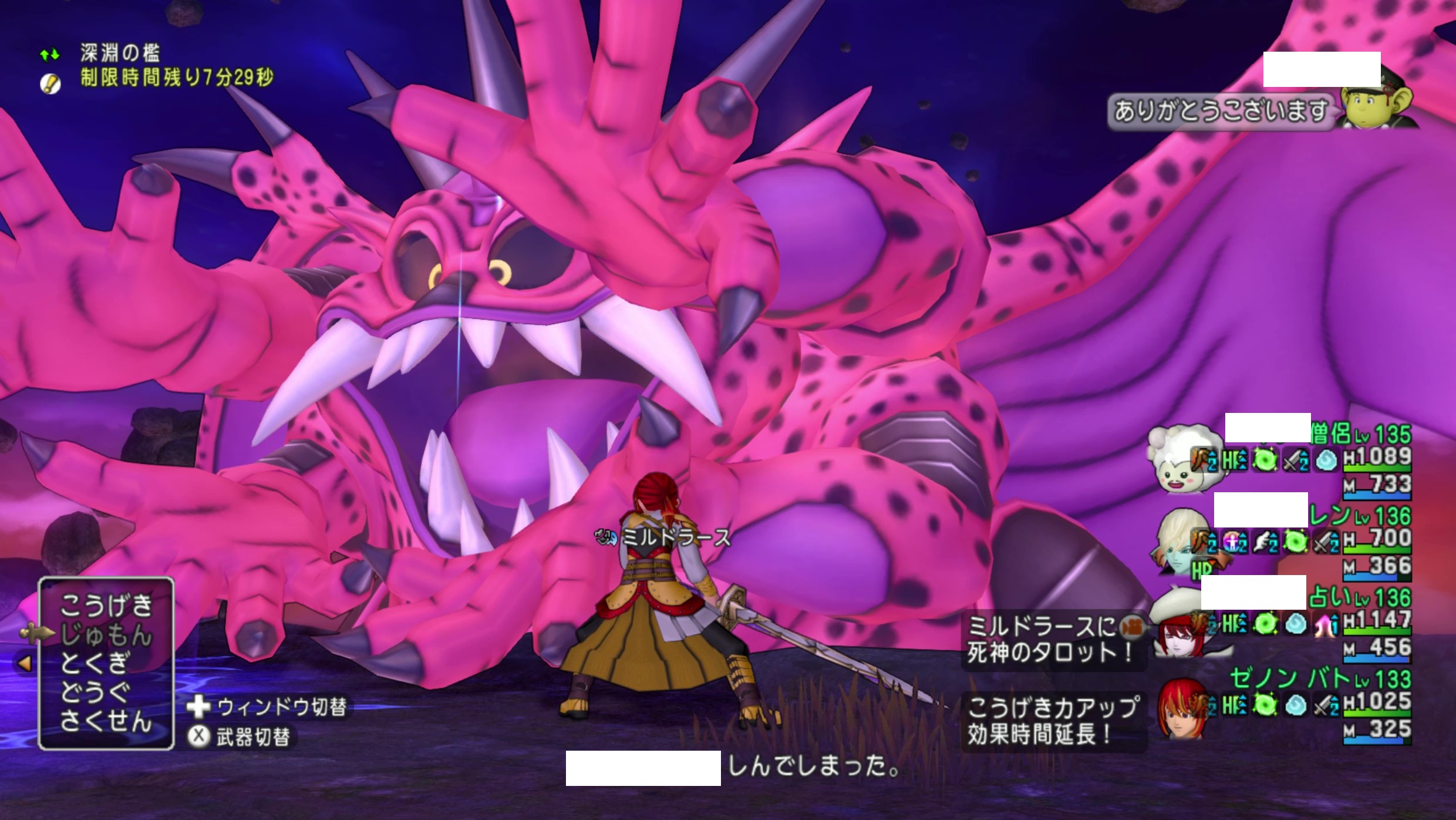
Task: Open the とくぎ skills command
Action: [x=94, y=664]
